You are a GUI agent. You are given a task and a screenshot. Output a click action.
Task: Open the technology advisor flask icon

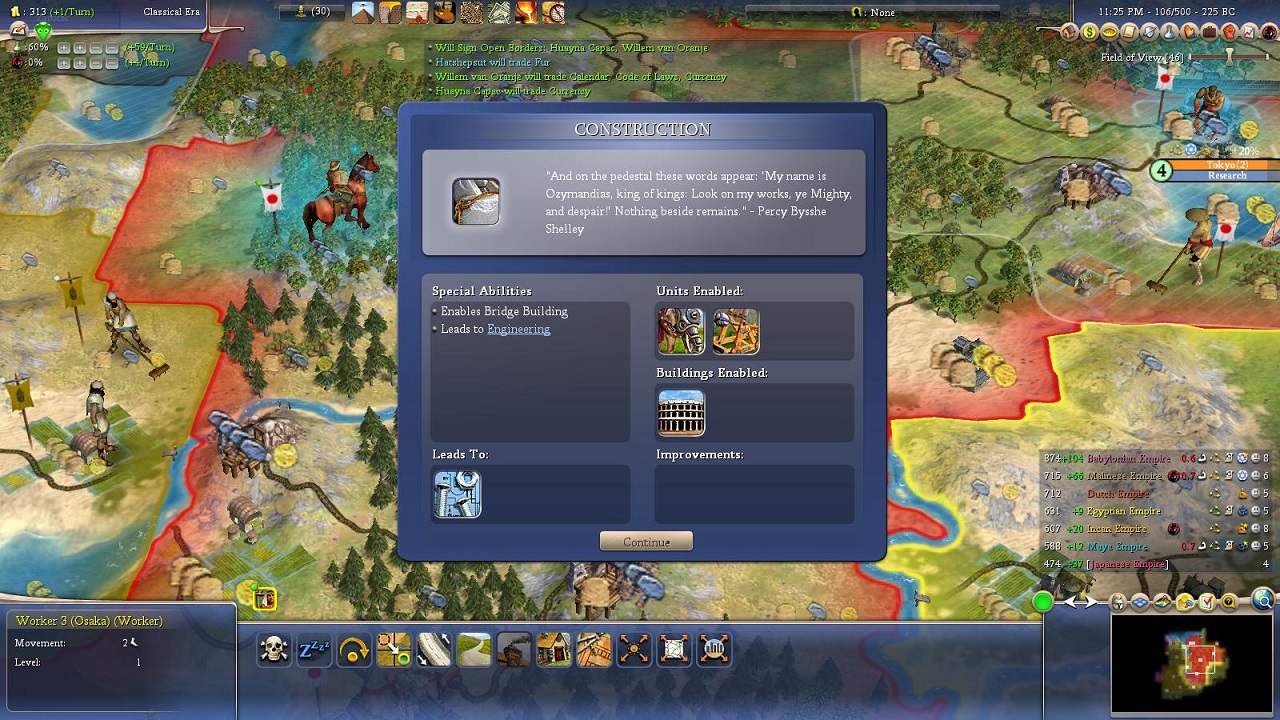(x=1171, y=32)
